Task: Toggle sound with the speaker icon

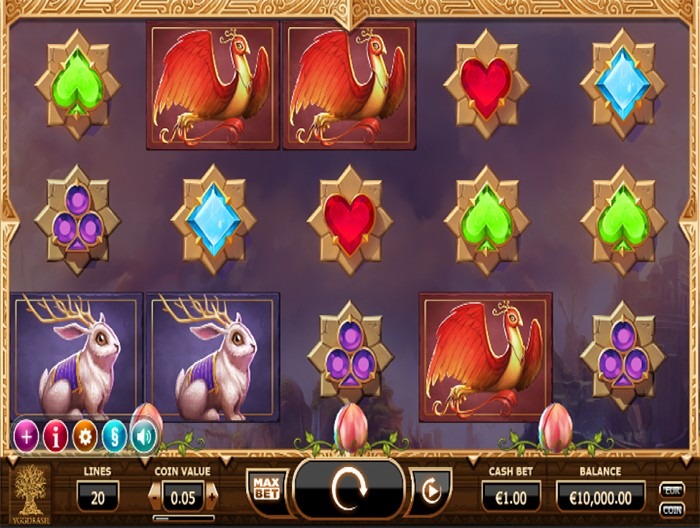Action: point(145,435)
